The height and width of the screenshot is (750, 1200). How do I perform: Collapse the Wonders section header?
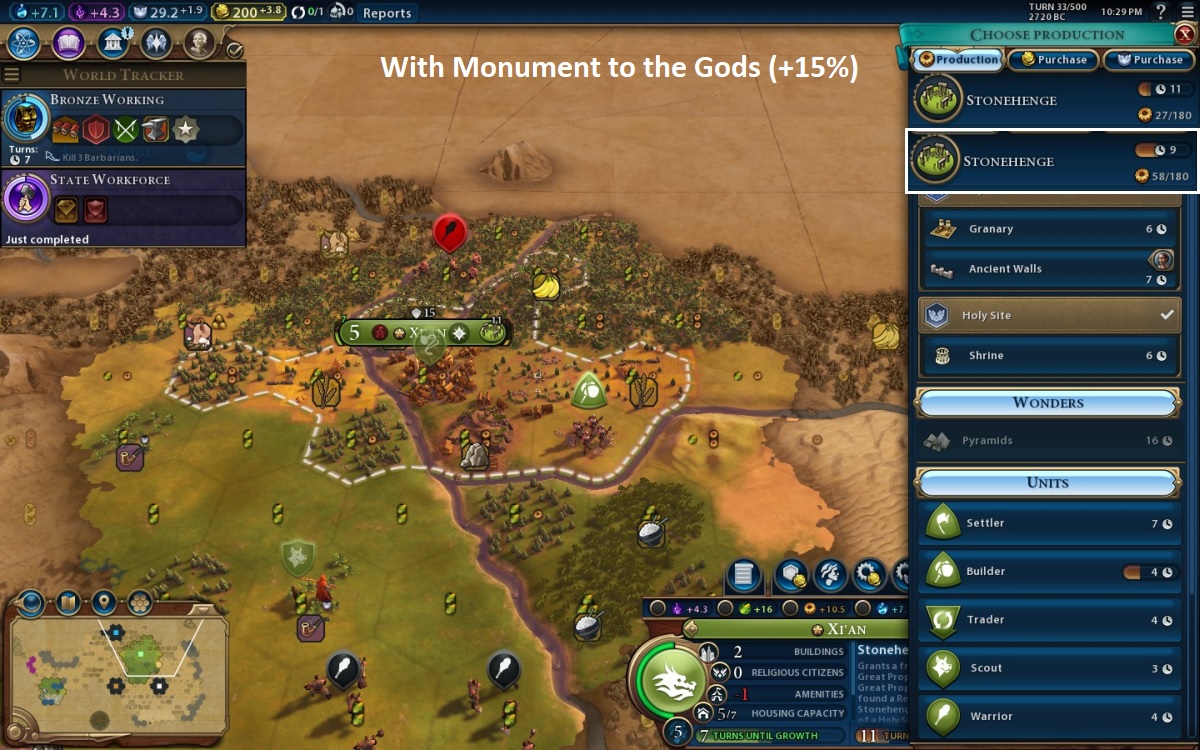click(1048, 403)
